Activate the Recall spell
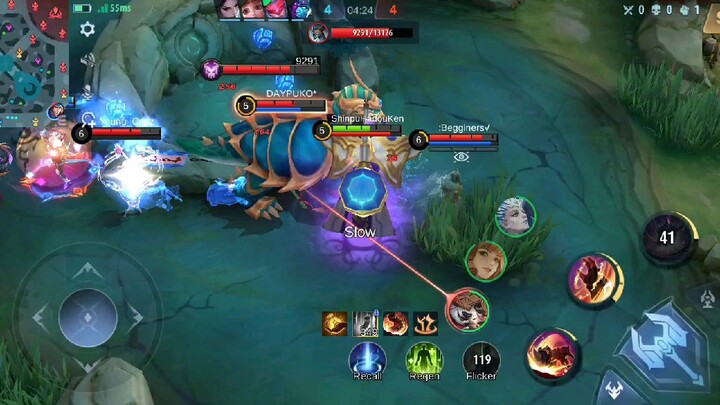The height and width of the screenshot is (405, 720). click(367, 358)
